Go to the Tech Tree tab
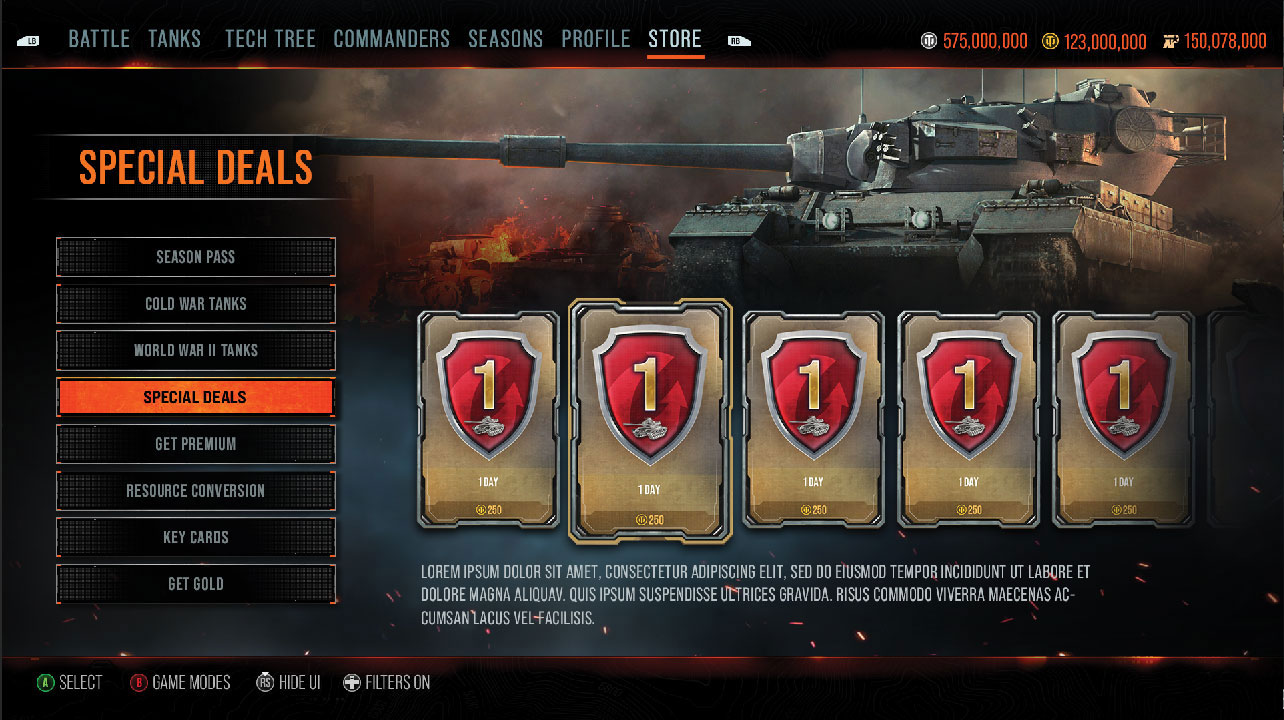The width and height of the screenshot is (1284, 720). click(270, 40)
